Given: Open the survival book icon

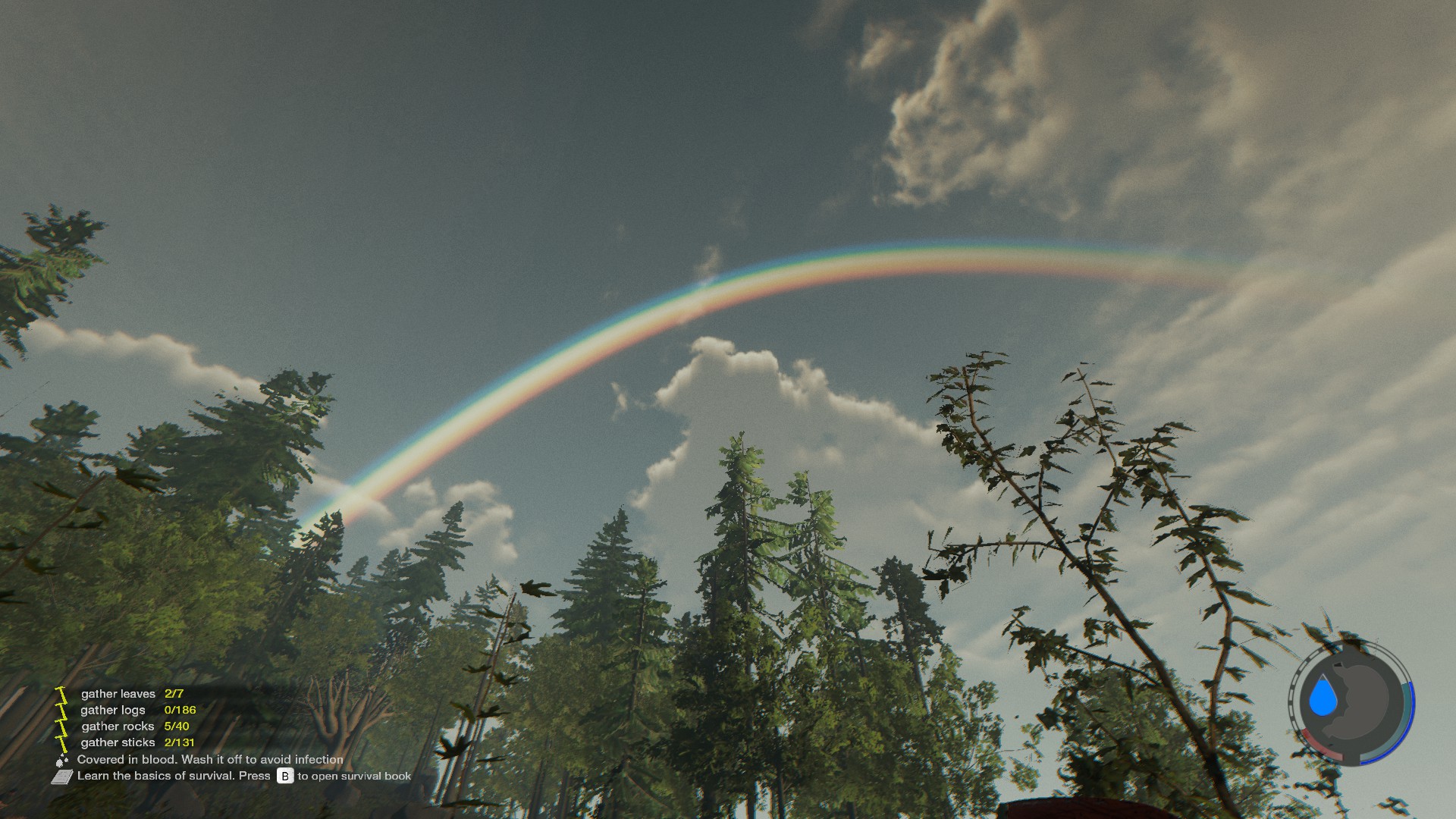Looking at the screenshot, I should [64, 777].
